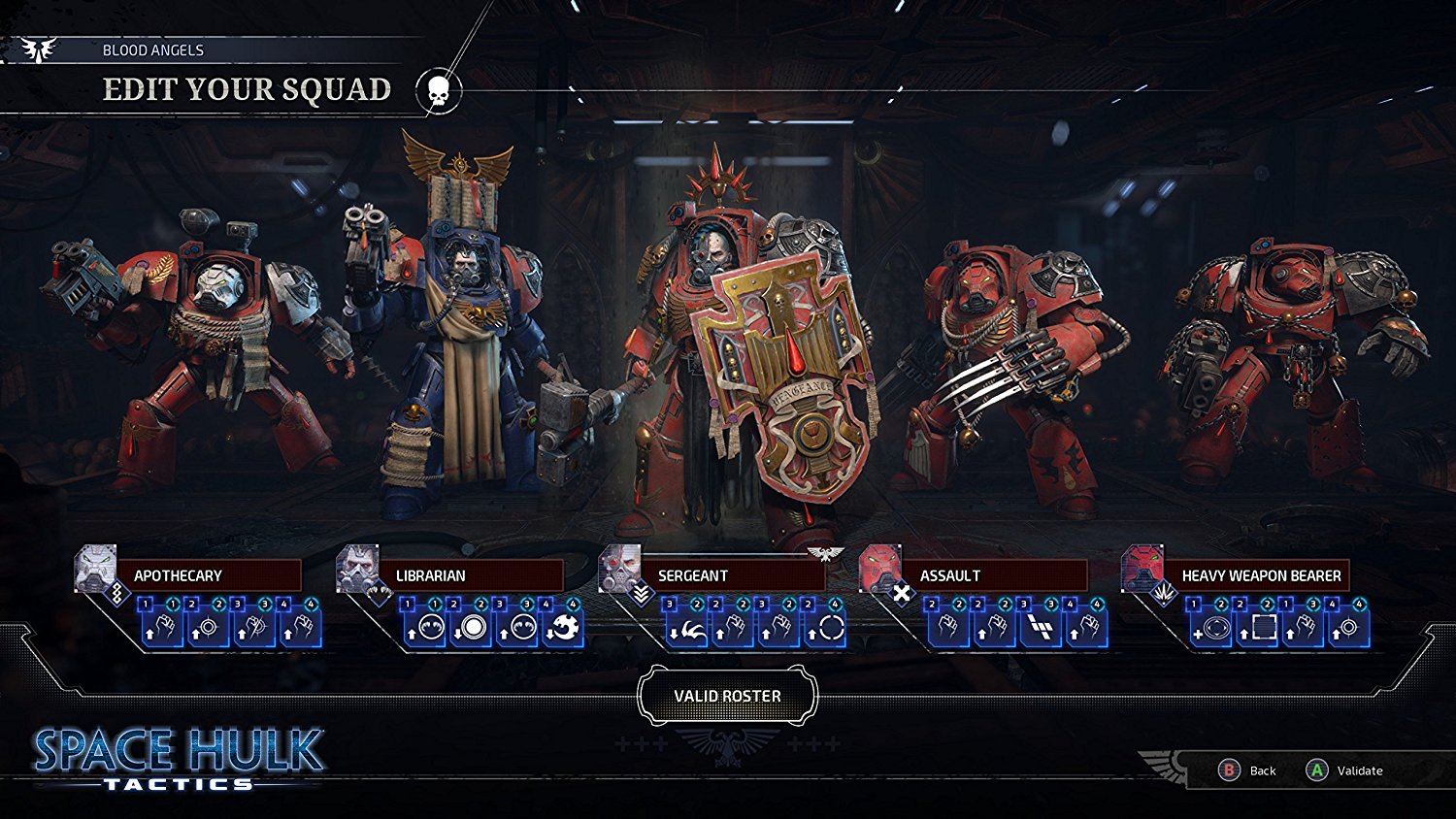The height and width of the screenshot is (819, 1456).
Task: Click the Valid Roster banner
Action: point(726,695)
